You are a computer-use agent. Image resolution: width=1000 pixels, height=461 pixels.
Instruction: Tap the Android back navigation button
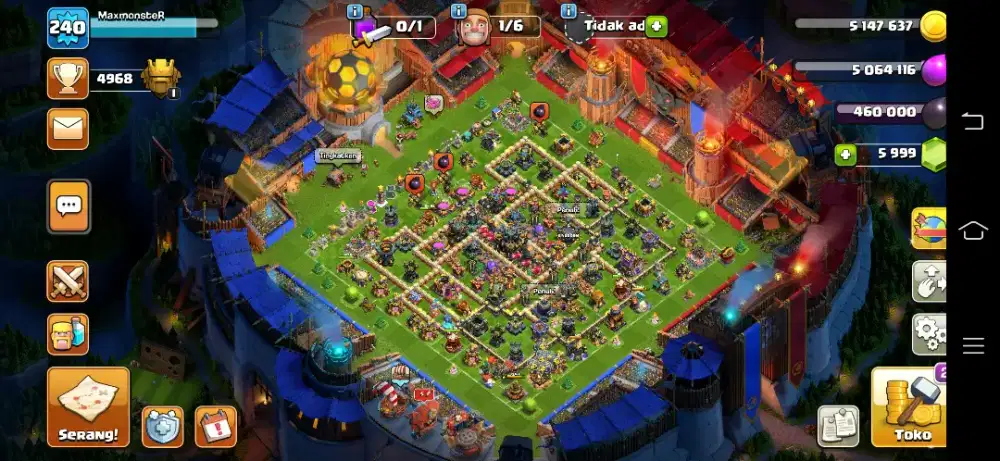coord(973,122)
